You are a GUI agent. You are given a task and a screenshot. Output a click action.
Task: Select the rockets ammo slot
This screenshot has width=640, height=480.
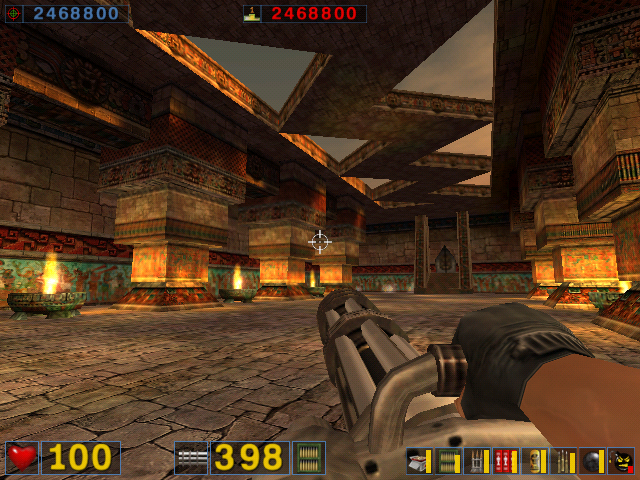coord(477,461)
